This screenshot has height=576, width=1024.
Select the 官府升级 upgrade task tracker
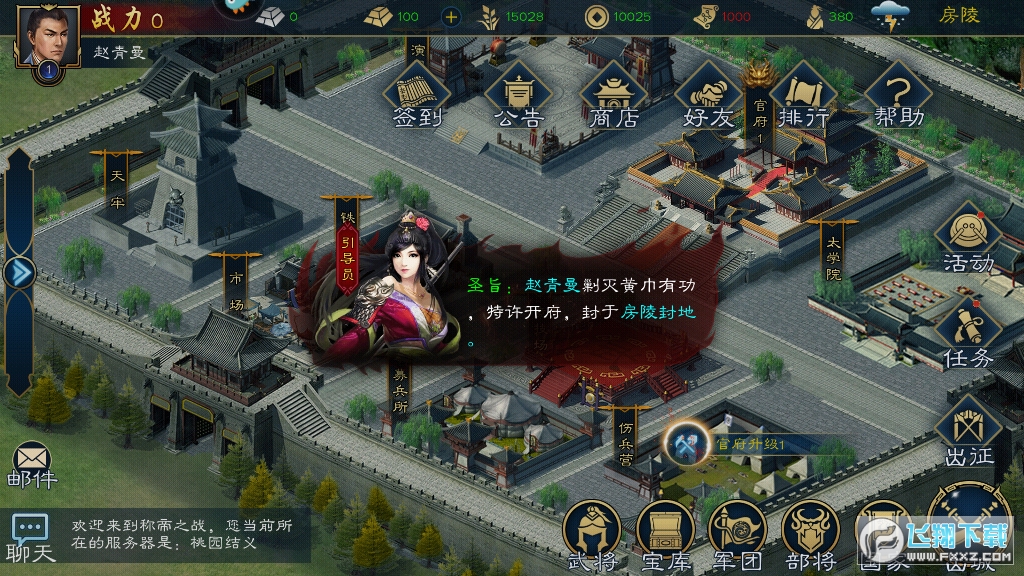735,442
